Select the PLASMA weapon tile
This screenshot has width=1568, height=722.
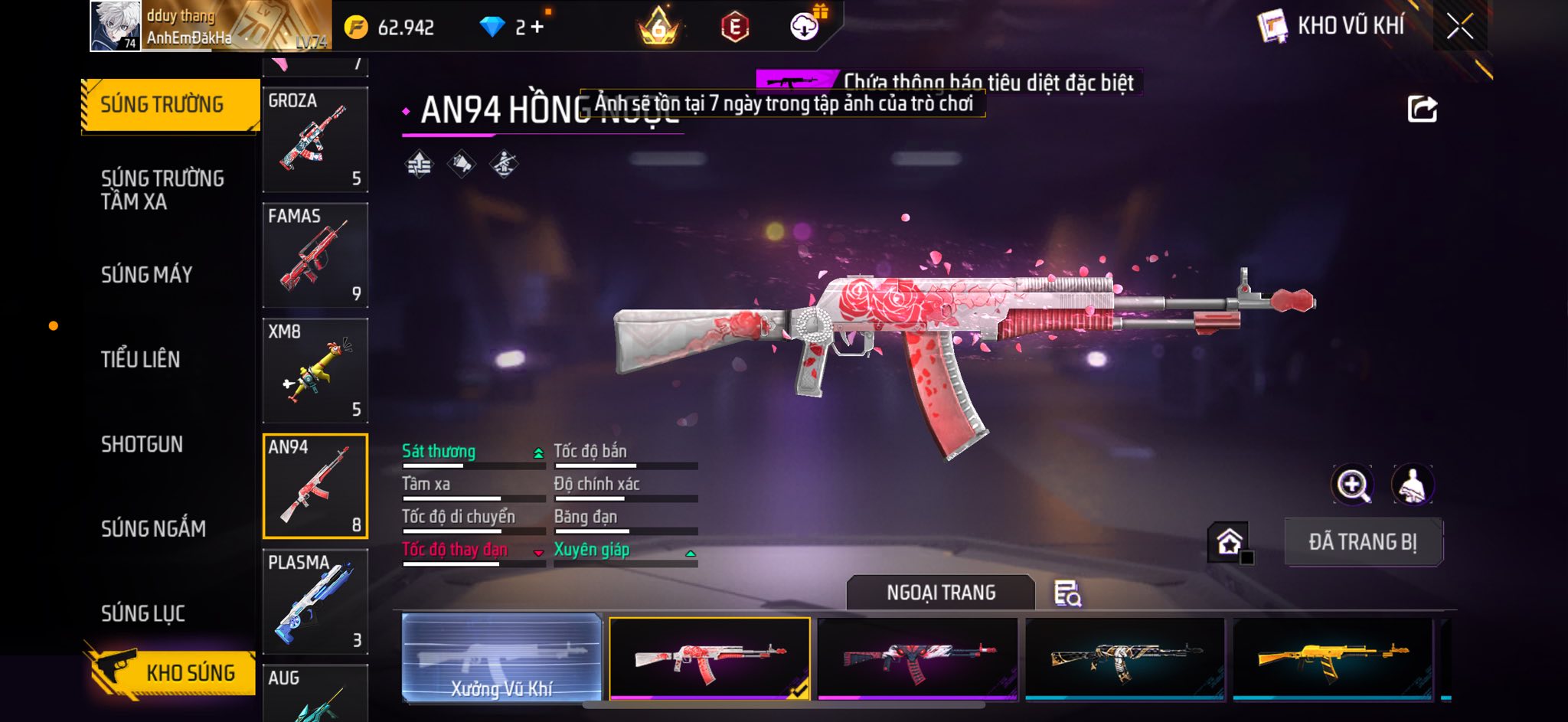click(x=315, y=601)
